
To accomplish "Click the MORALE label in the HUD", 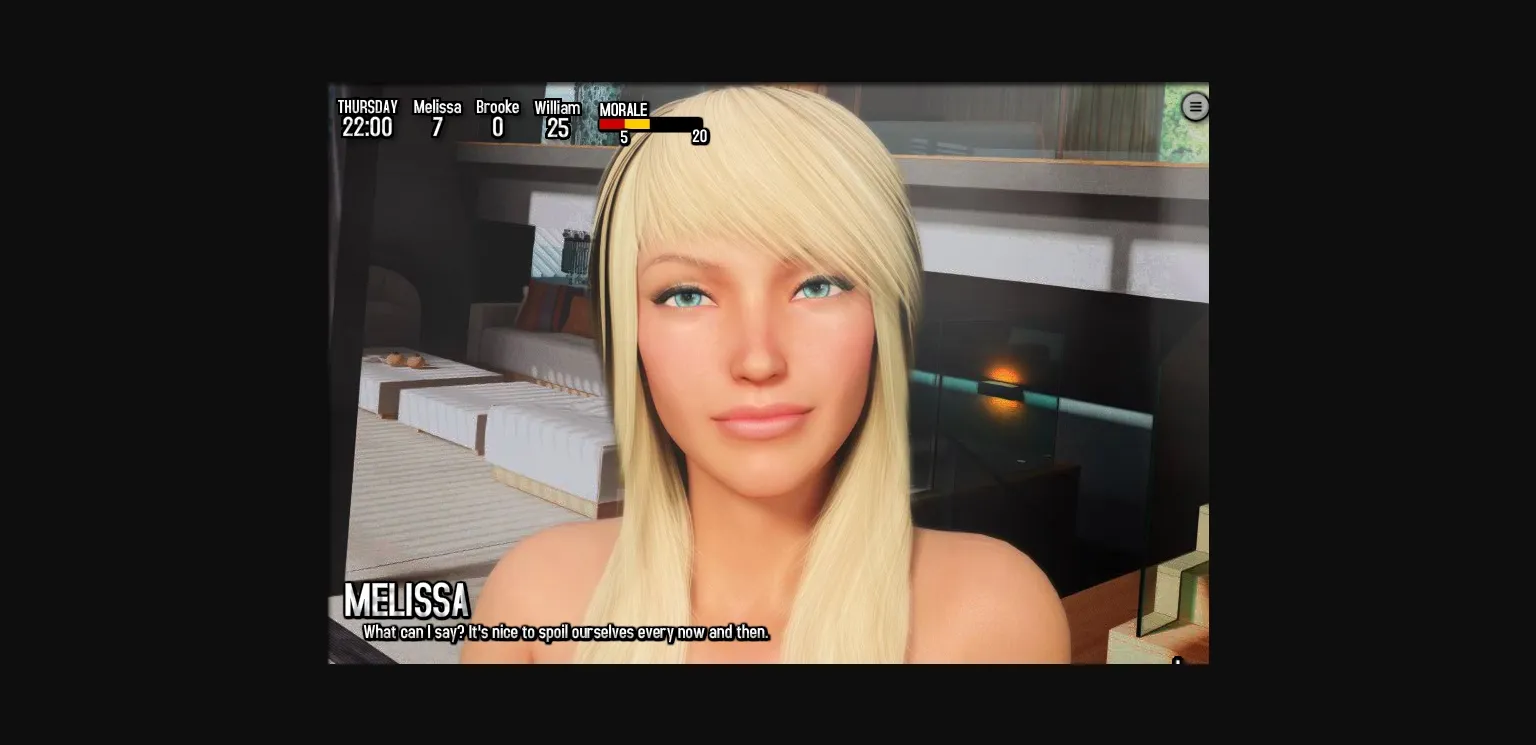I will [622, 109].
